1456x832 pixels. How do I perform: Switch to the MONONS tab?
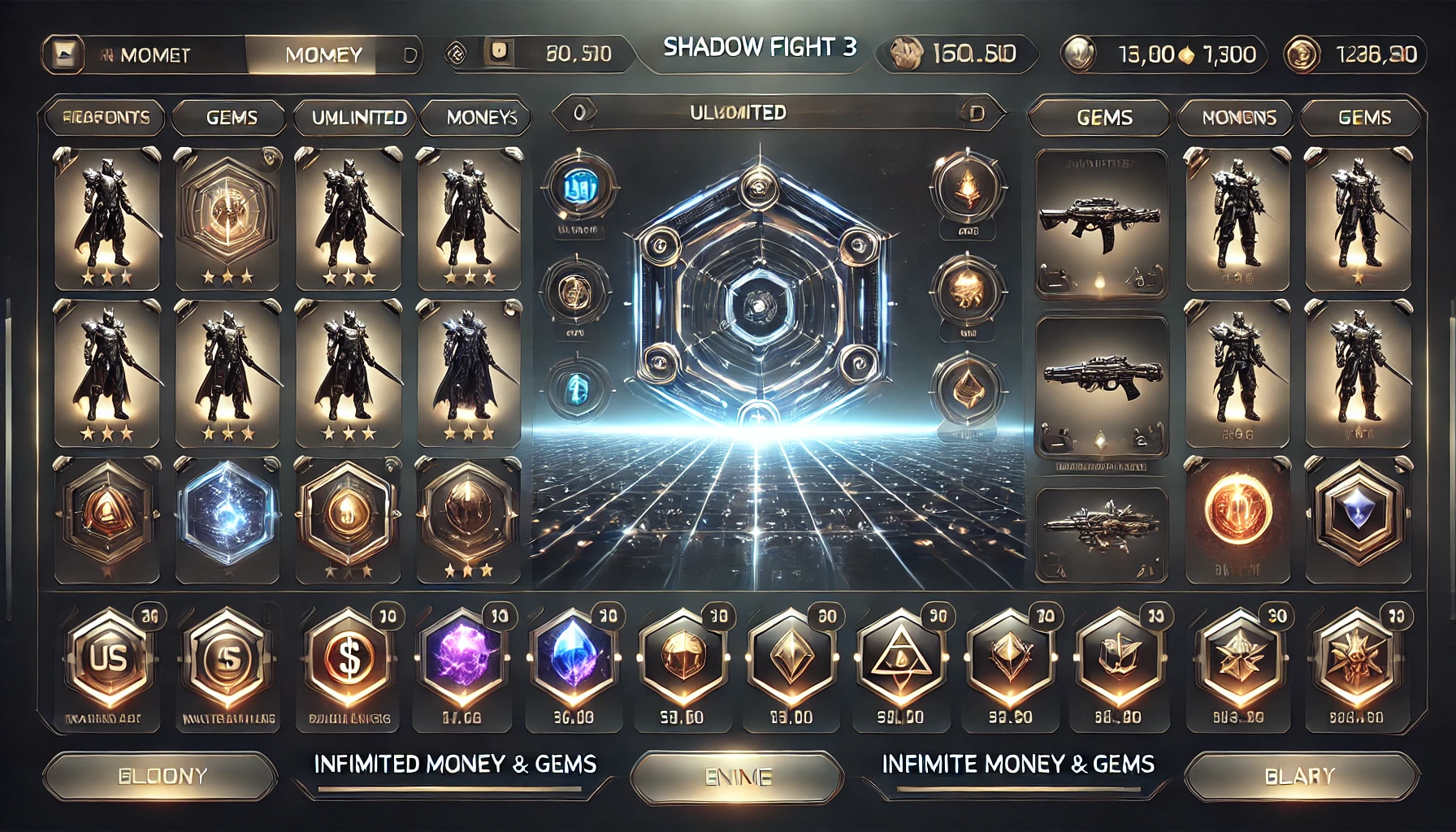click(1239, 118)
